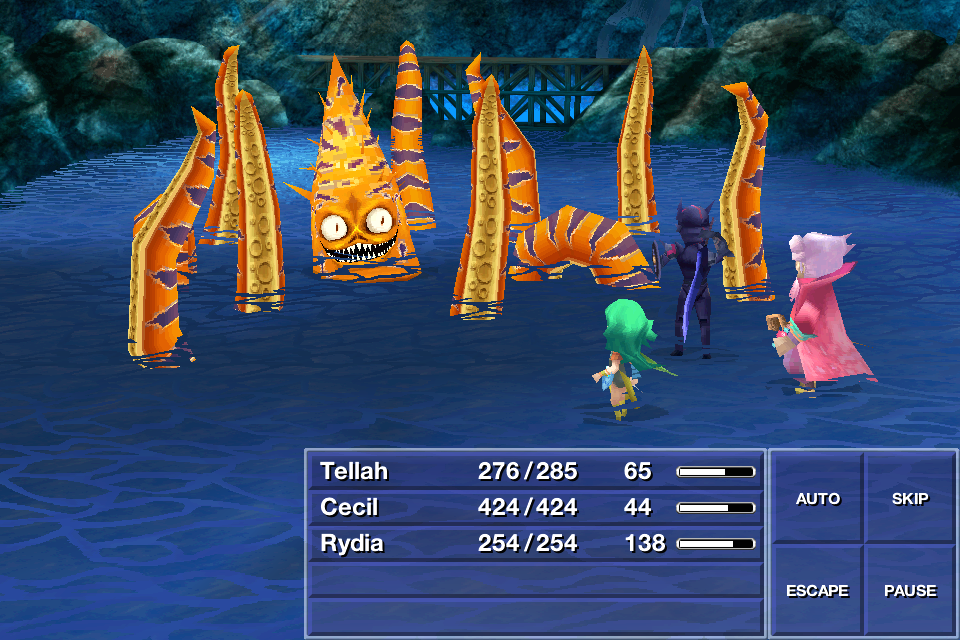Tap the AUTO battle button
The width and height of the screenshot is (960, 640).
(817, 498)
